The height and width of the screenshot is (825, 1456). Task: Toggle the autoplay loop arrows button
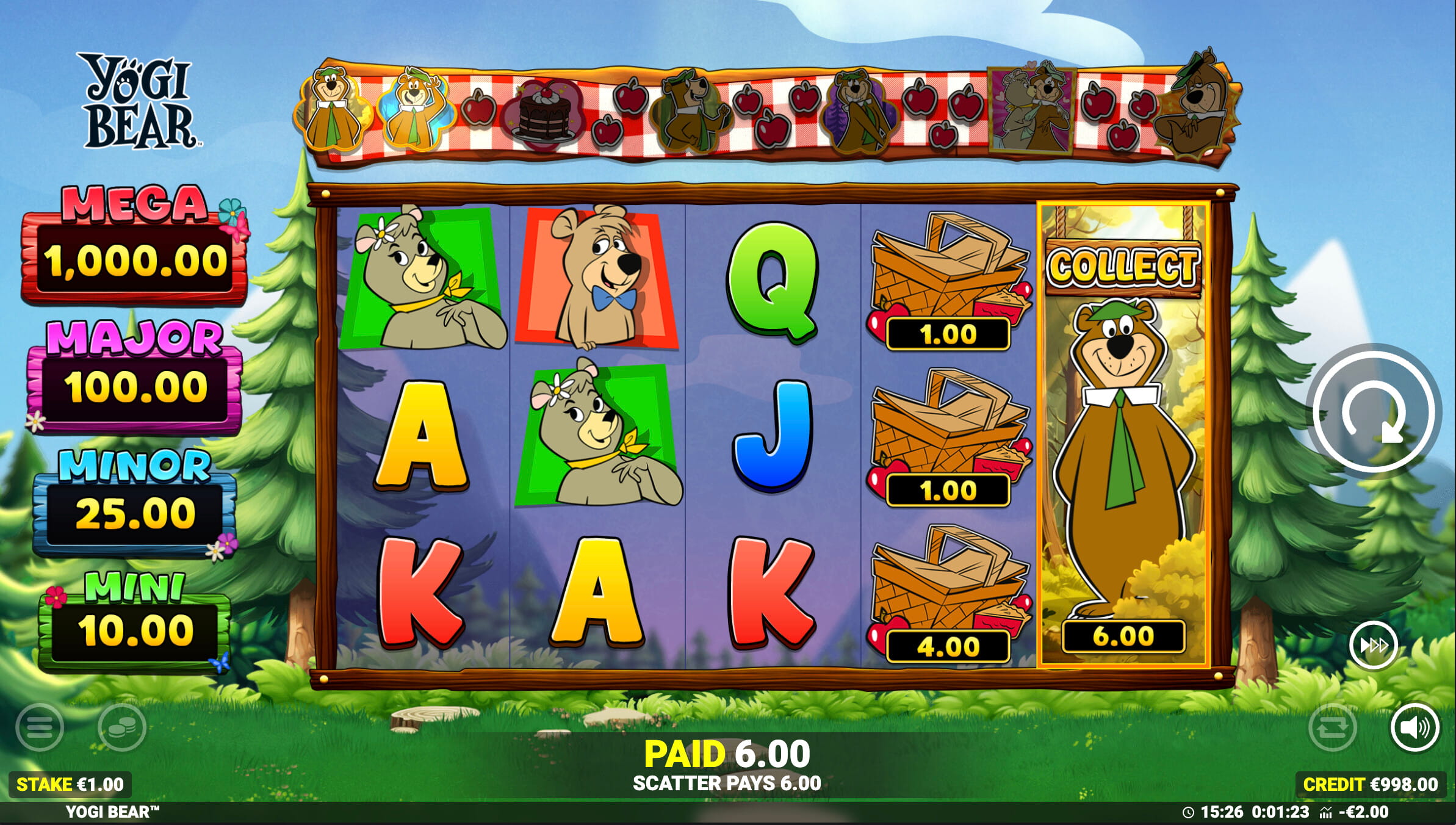(x=1333, y=727)
